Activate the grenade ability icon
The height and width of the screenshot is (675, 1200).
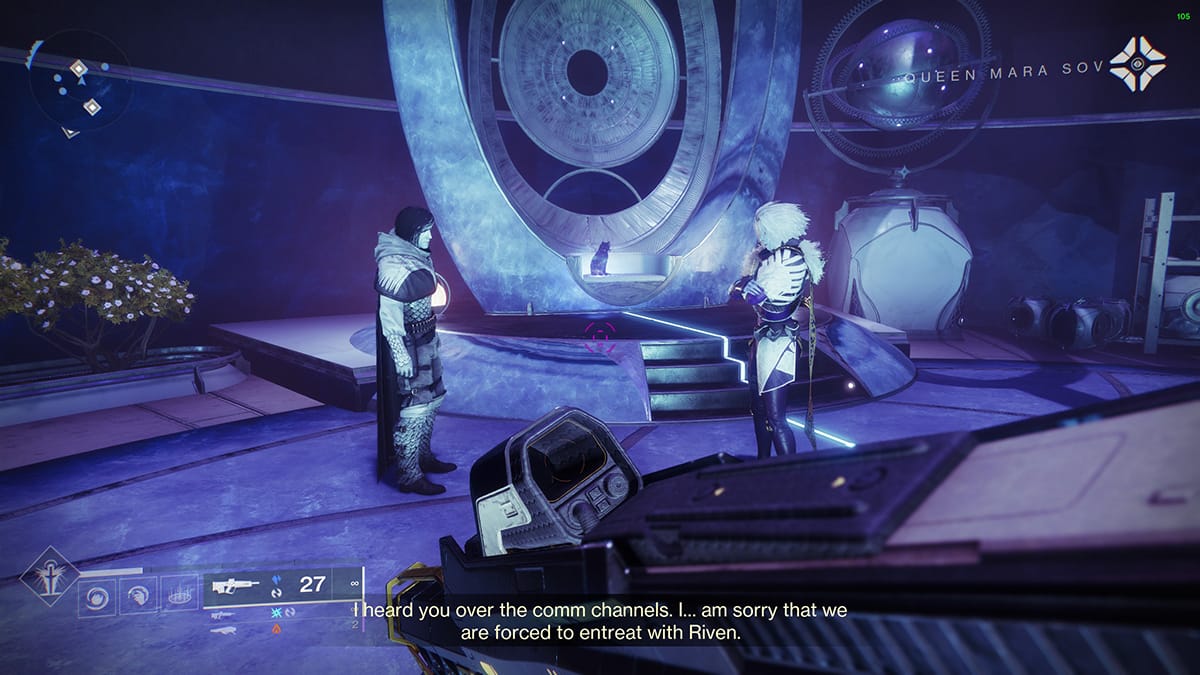click(97, 598)
